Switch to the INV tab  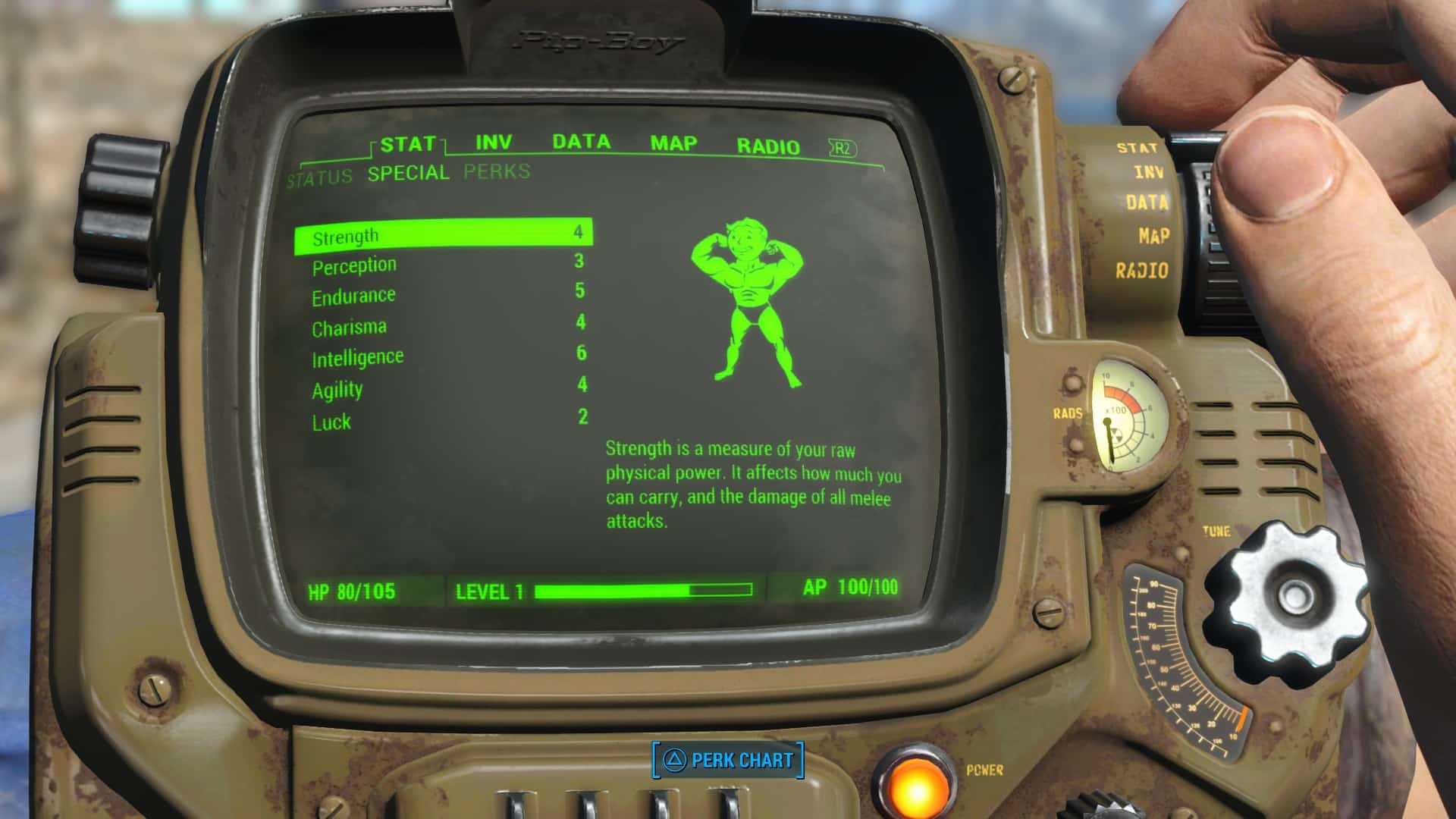(491, 141)
